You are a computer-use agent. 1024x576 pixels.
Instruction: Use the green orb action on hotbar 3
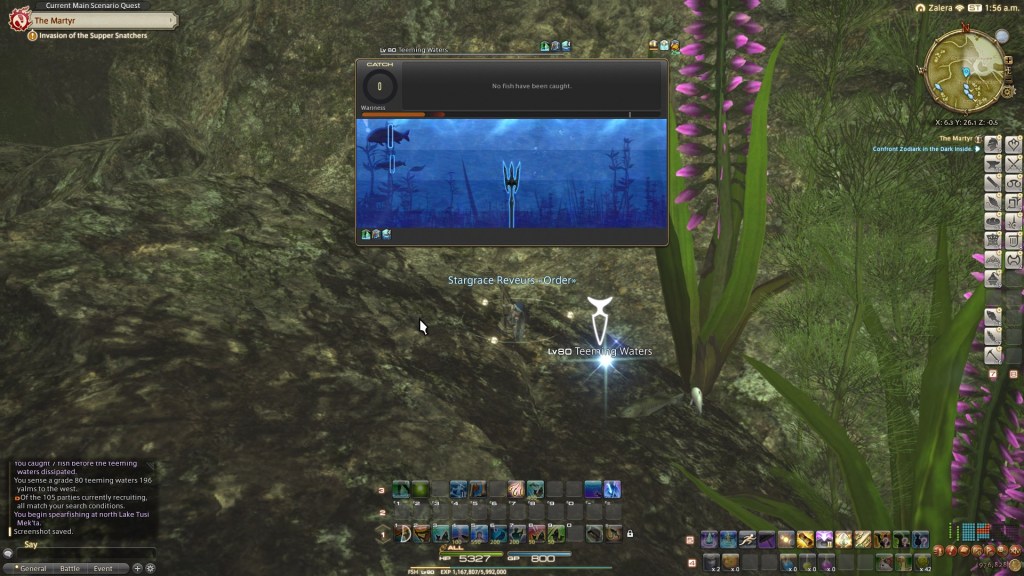tap(420, 490)
